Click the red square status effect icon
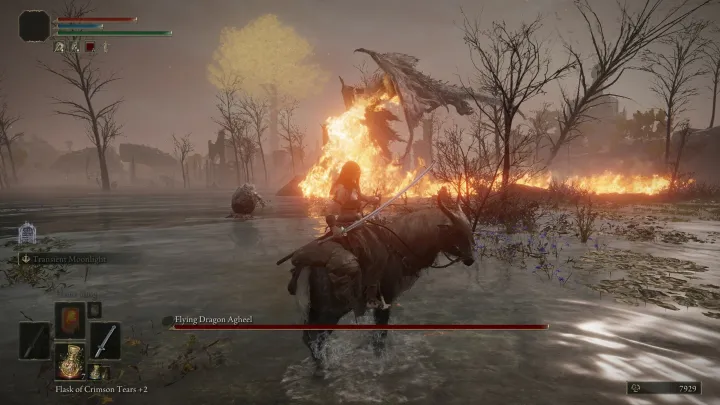Screen dimensions: 720x405 point(90,46)
